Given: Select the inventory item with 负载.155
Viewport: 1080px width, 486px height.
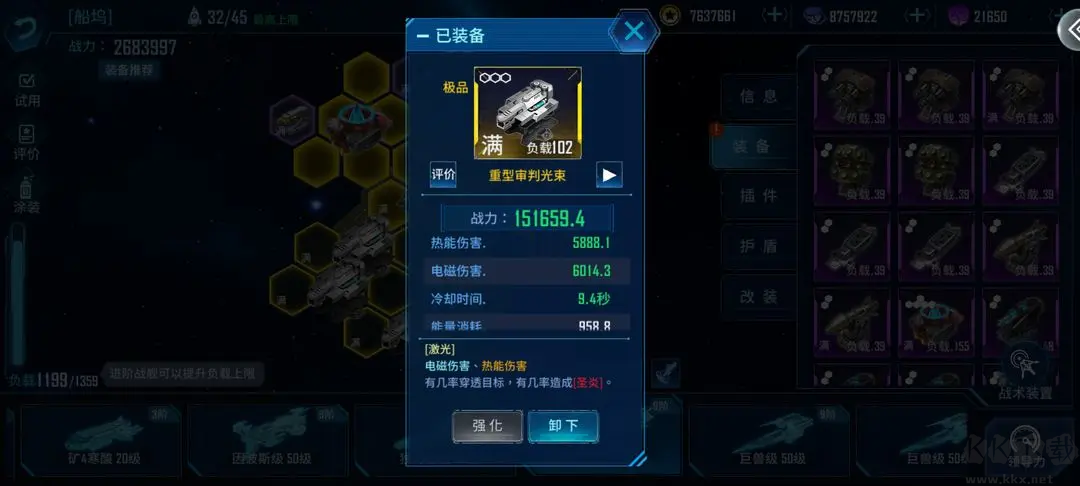Looking at the screenshot, I should pyautogui.click(x=934, y=322).
